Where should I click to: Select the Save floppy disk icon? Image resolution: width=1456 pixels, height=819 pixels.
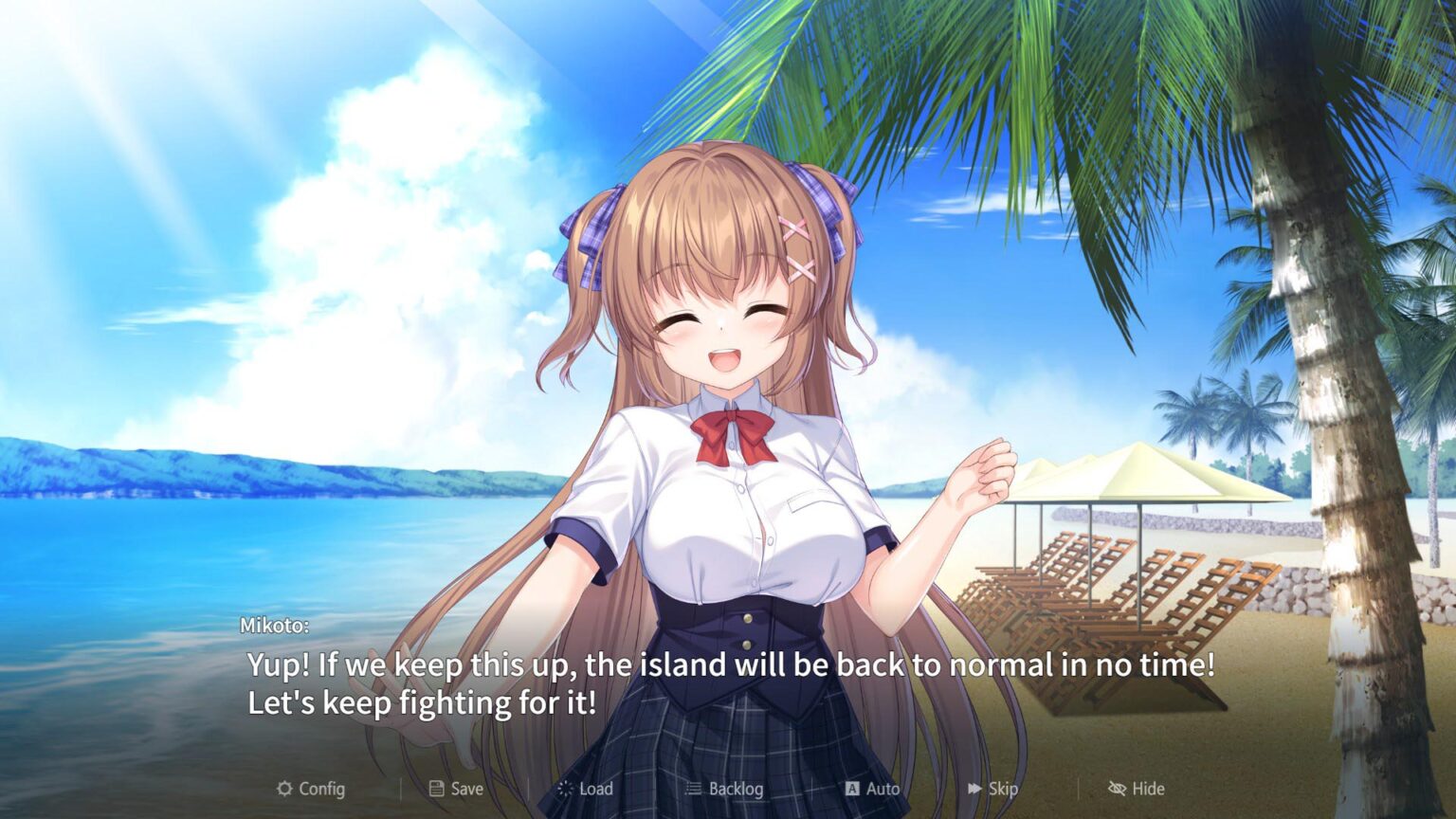tap(435, 788)
